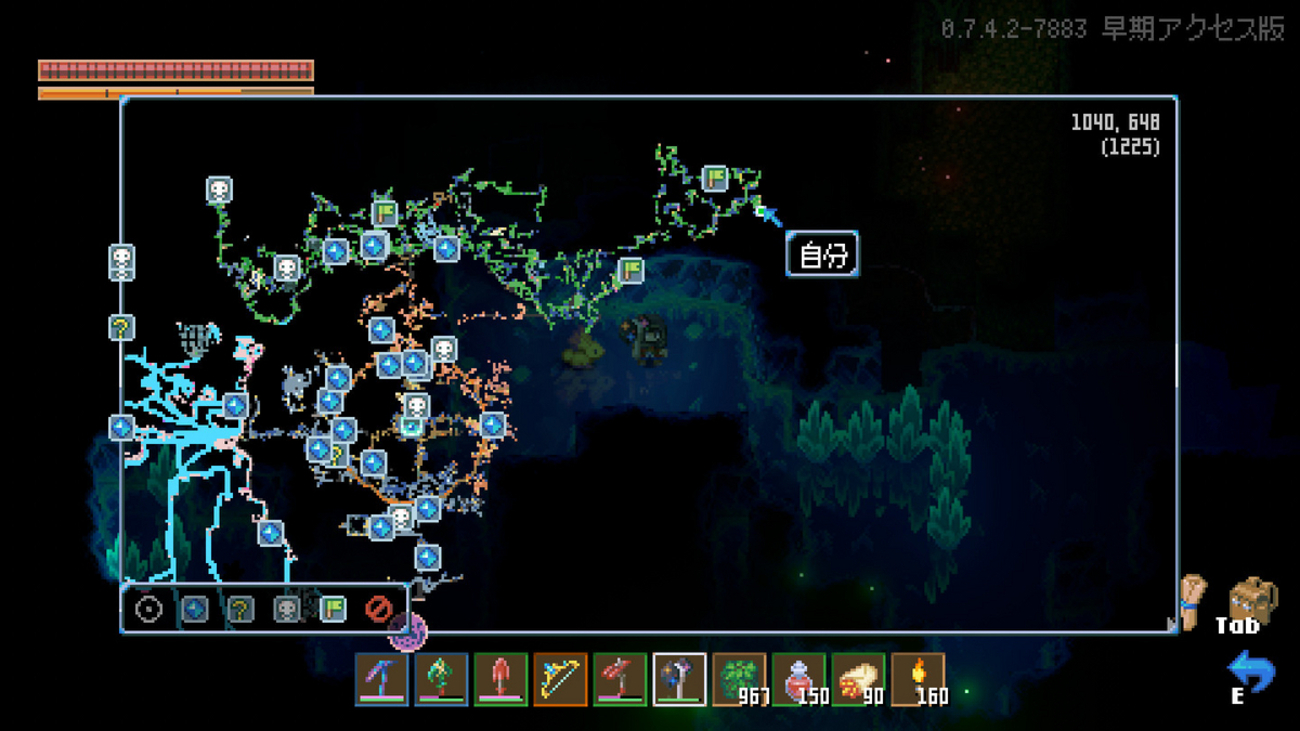The height and width of the screenshot is (731, 1300).
Task: Toggle the green flag marker filter
Action: click(332, 608)
